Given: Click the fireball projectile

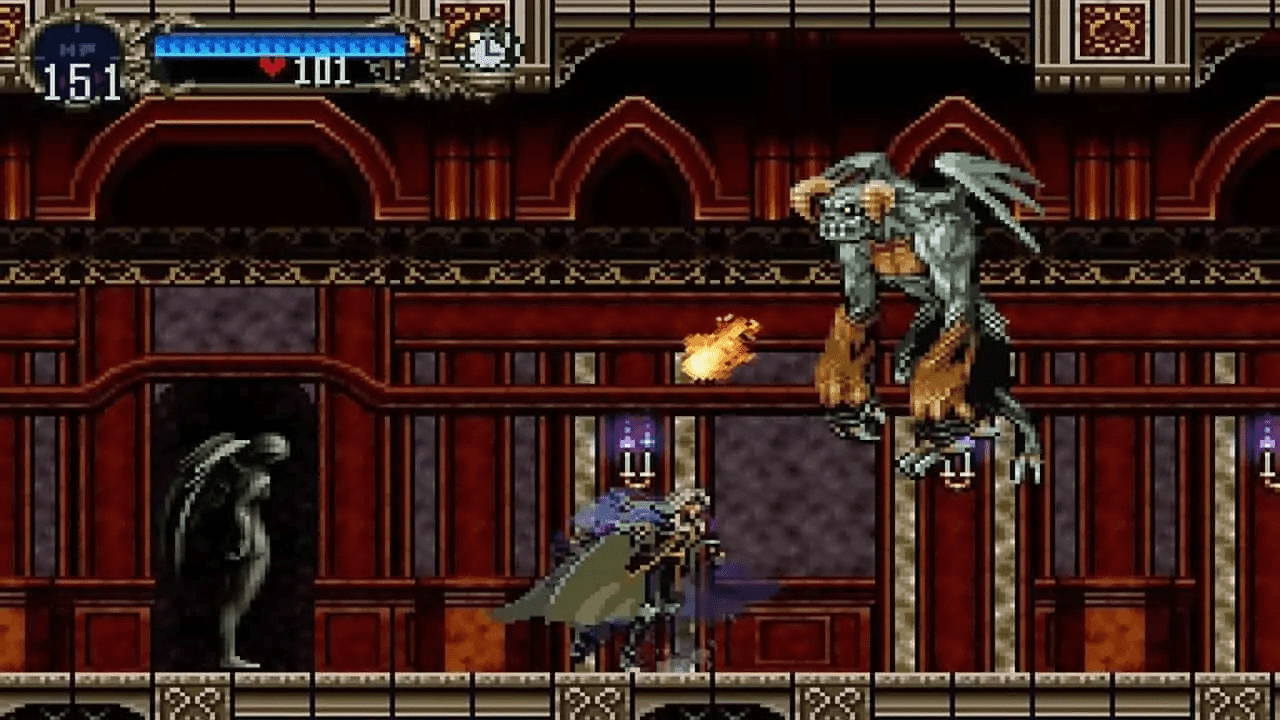Looking at the screenshot, I should tap(715, 345).
